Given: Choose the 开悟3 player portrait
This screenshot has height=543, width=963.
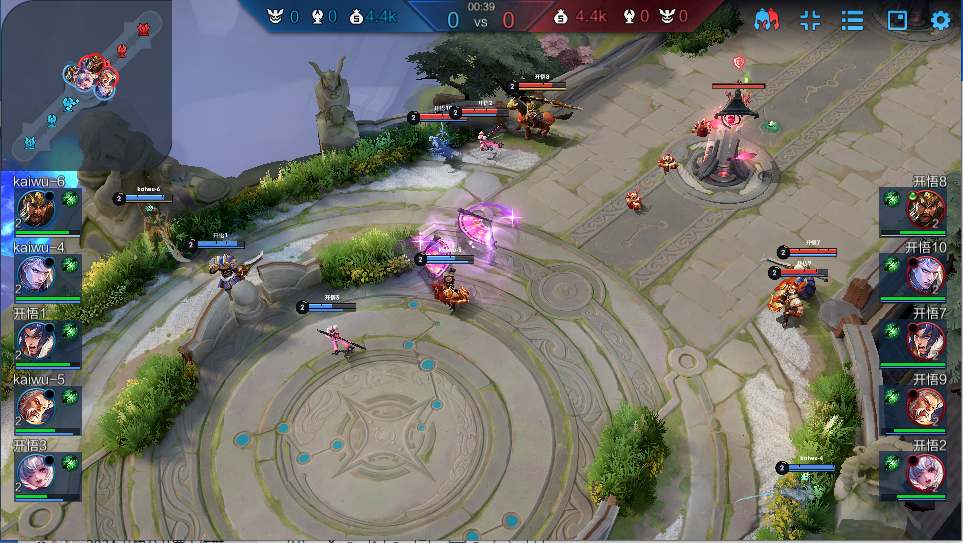Looking at the screenshot, I should point(35,472).
